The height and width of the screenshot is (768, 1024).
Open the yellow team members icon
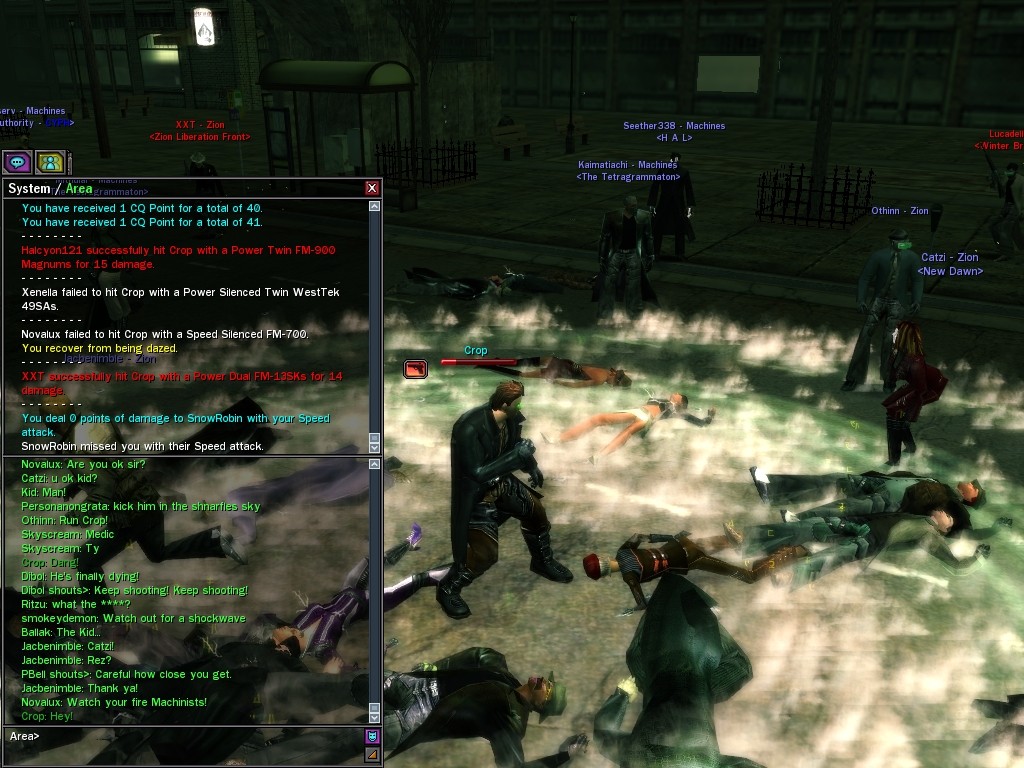click(x=50, y=161)
